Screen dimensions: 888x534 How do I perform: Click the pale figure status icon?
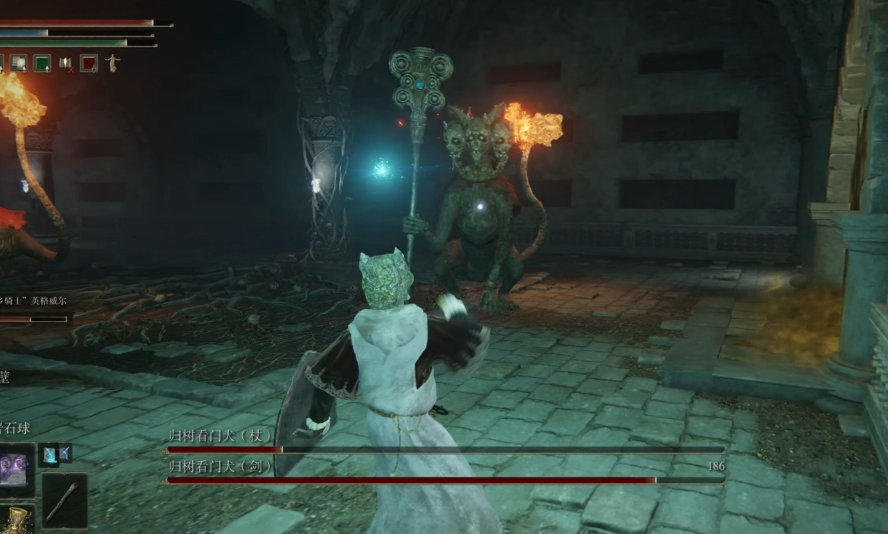[112, 63]
